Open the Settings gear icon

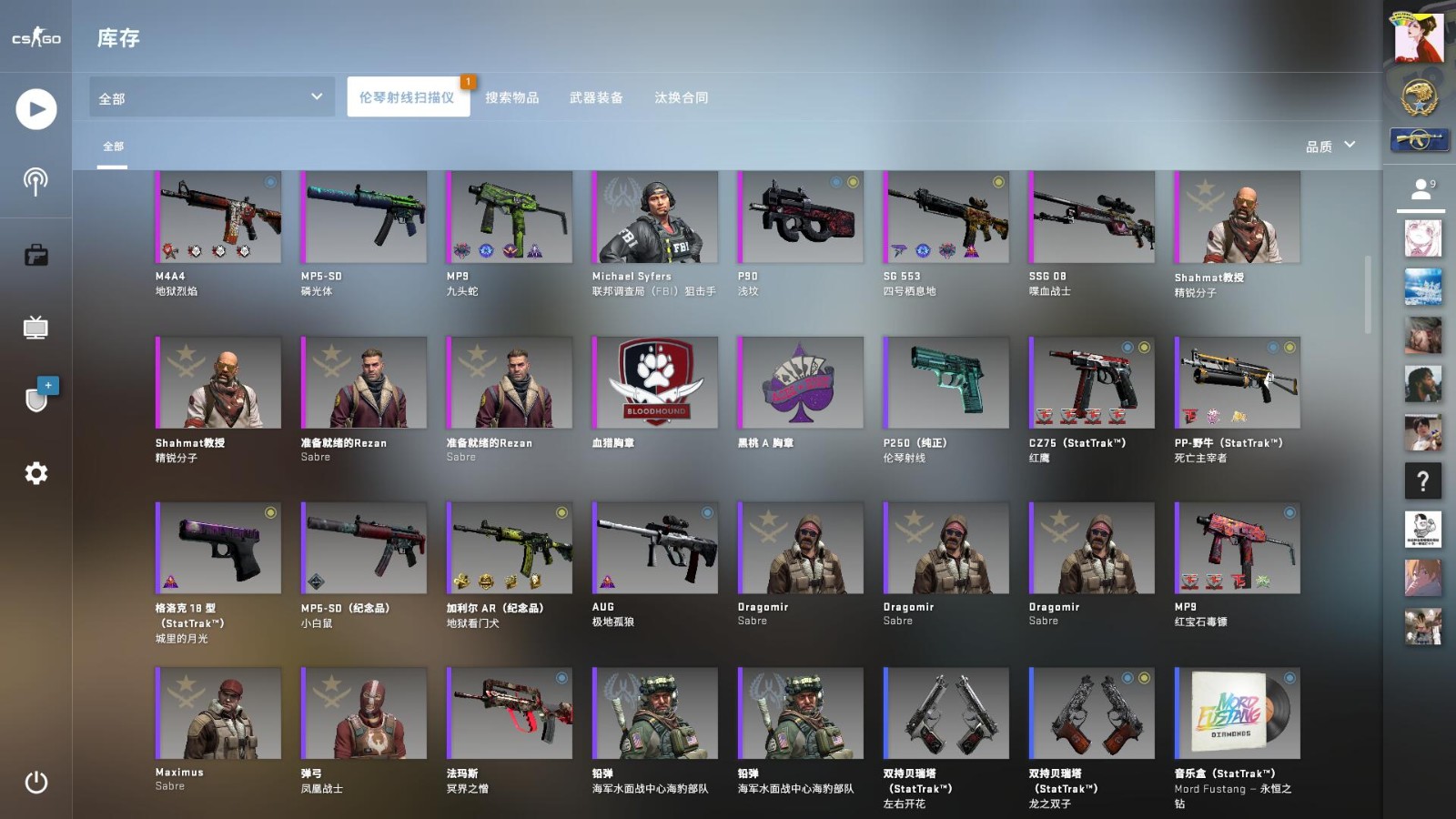point(35,472)
